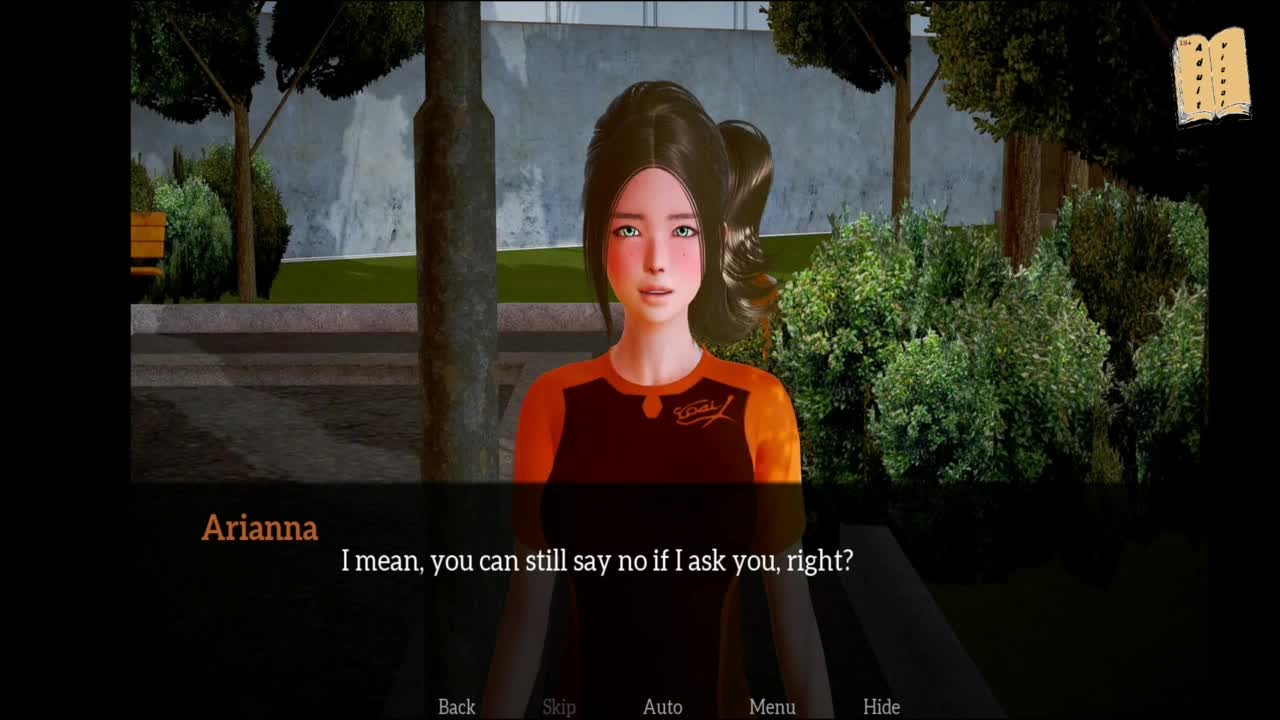Turn on Auto advance mode
This screenshot has height=720, width=1280.
[x=662, y=707]
